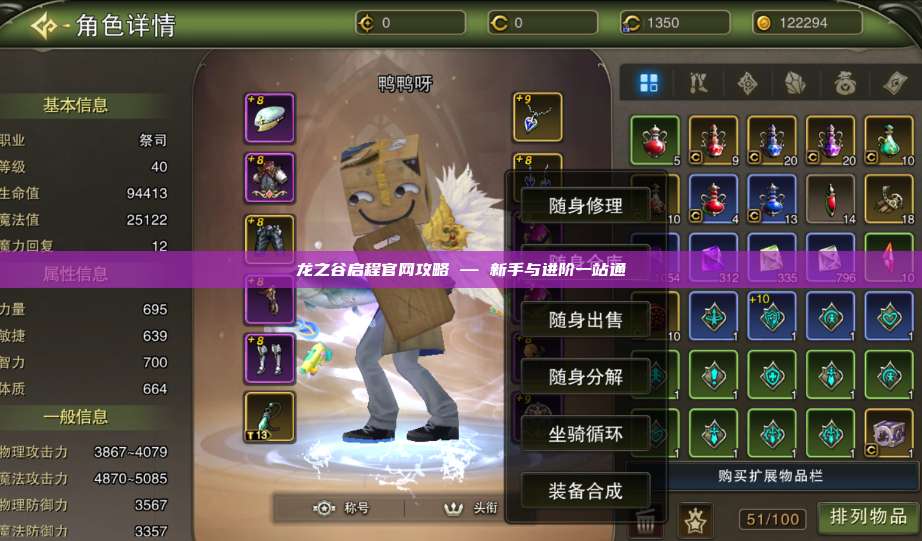This screenshot has height=541, width=922.
Task: Open the 随身修理 portable repair option
Action: pos(585,206)
